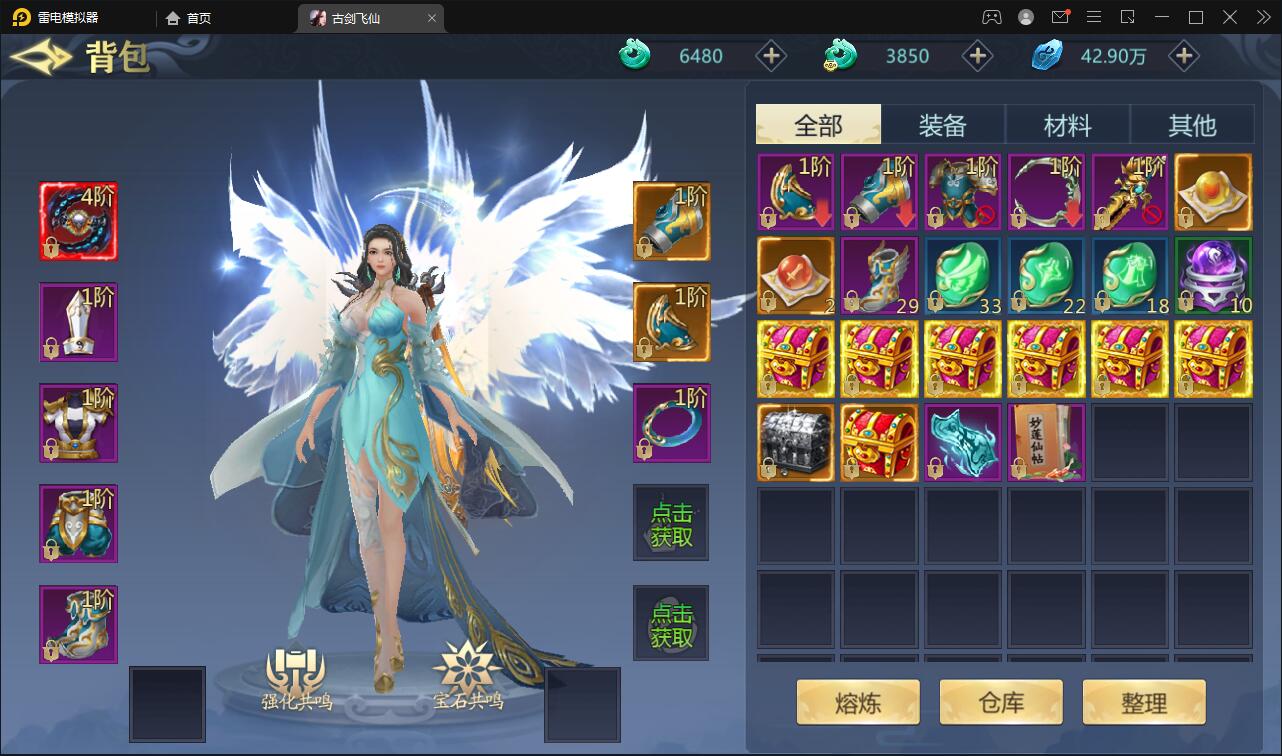Viewport: 1282px width, 756px height.
Task: Select the silver treasure chest in the backpack
Action: pyautogui.click(x=795, y=442)
